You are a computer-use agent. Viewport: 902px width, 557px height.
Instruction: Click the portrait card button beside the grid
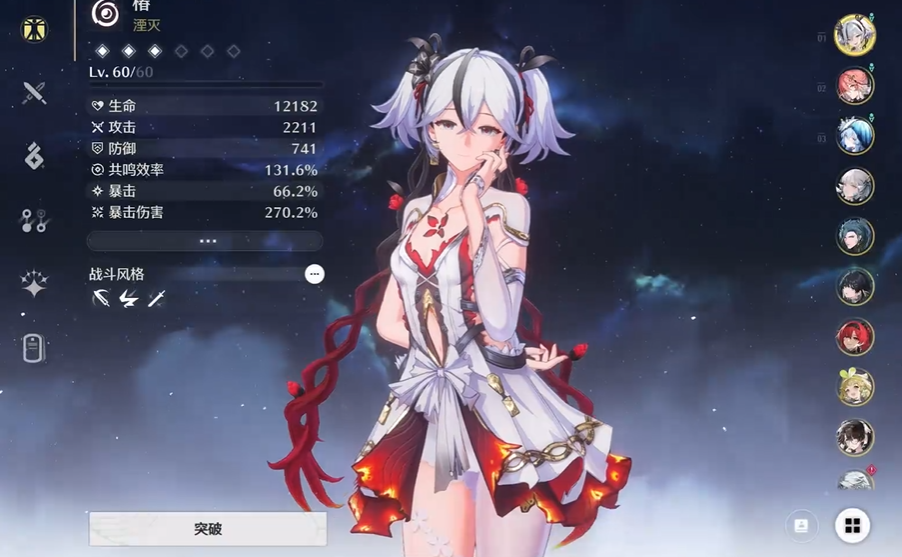pos(801,525)
